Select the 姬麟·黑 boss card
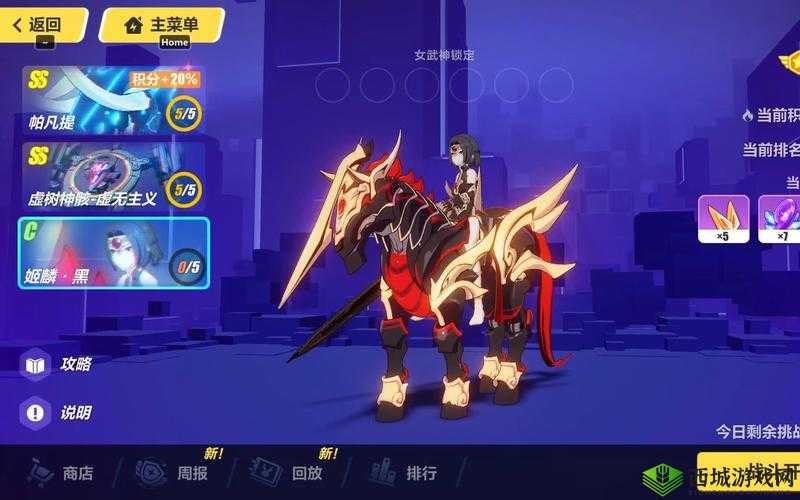Screen dimensions: 800x500 point(112,253)
